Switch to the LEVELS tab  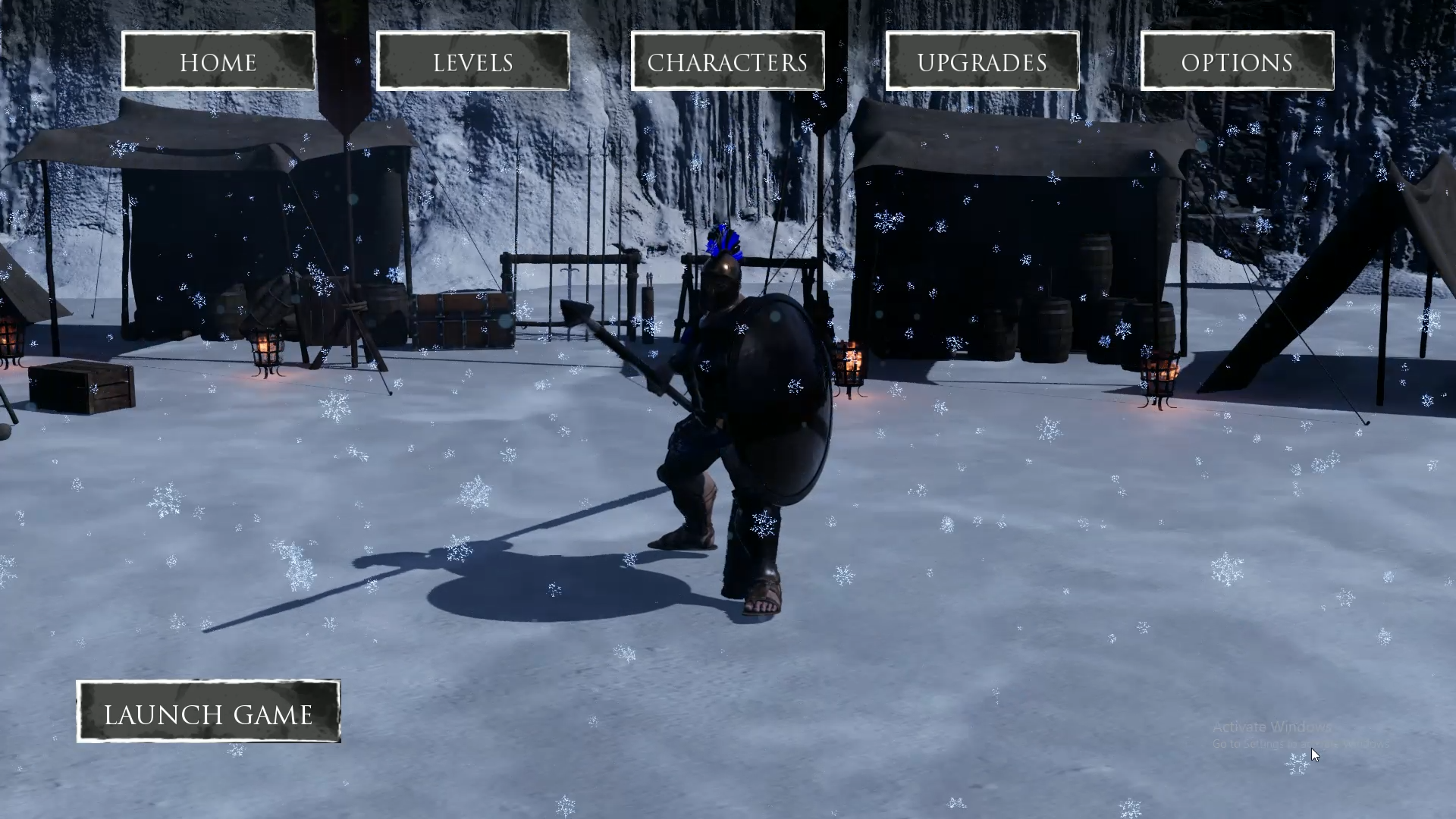[472, 61]
